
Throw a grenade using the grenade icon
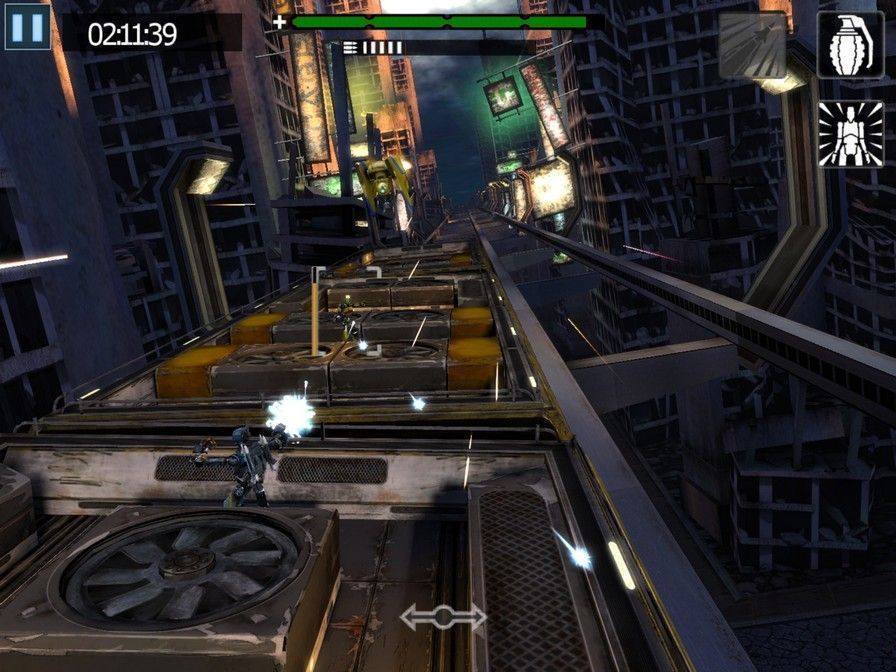(x=850, y=45)
